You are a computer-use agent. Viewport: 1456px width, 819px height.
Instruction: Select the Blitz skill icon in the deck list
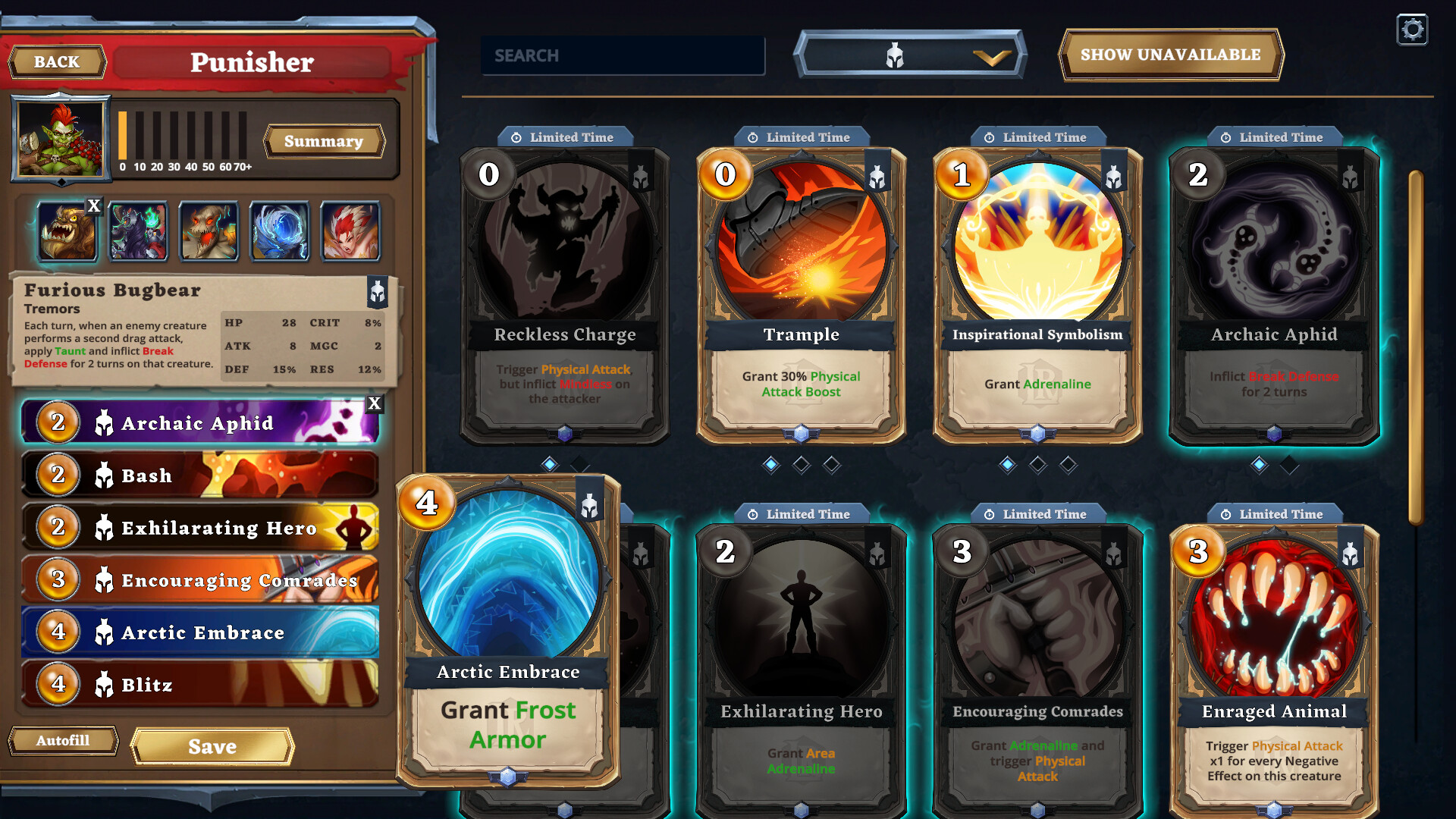105,684
